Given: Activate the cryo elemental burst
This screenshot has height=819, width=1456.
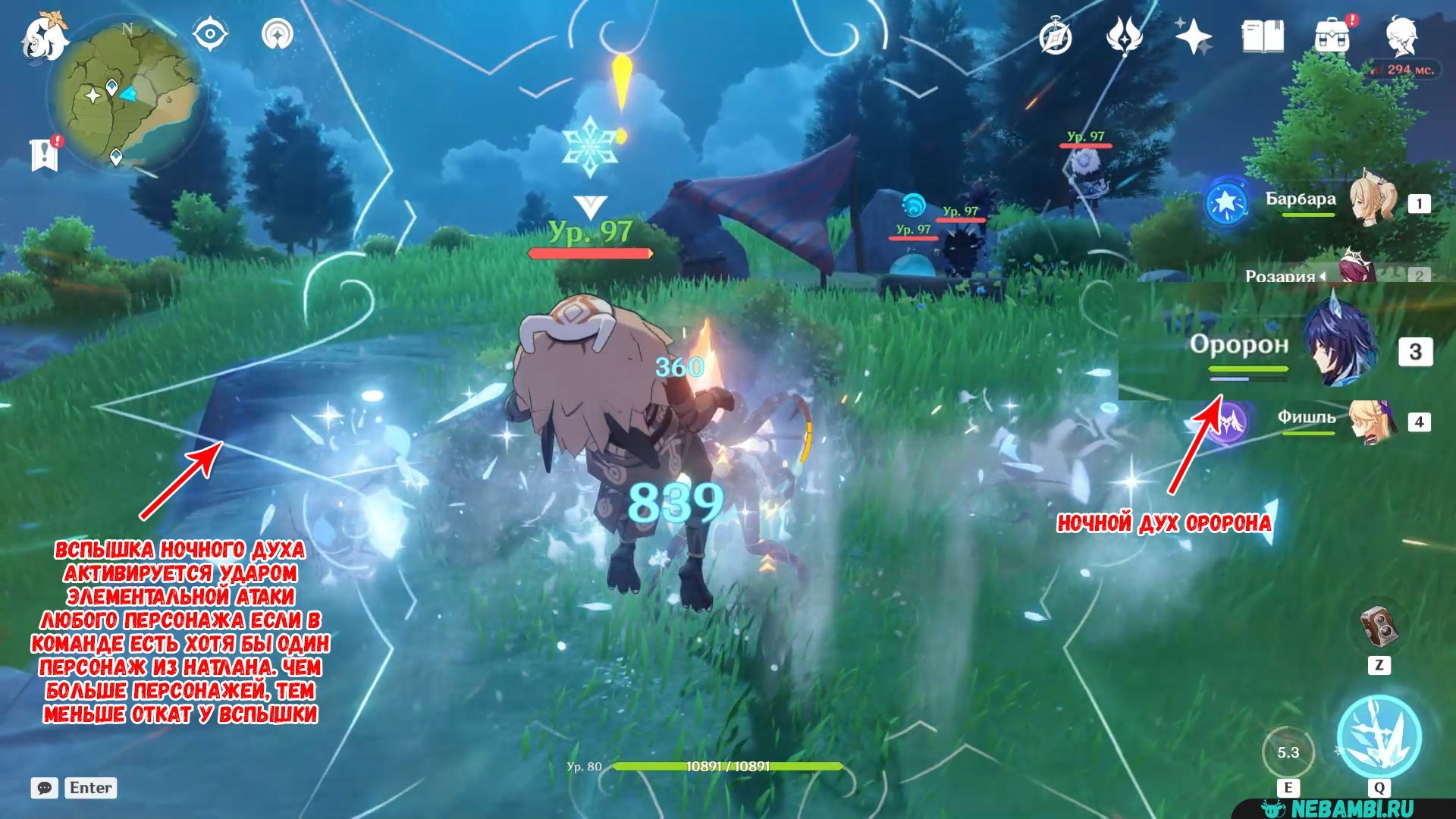Looking at the screenshot, I should [x=1379, y=736].
